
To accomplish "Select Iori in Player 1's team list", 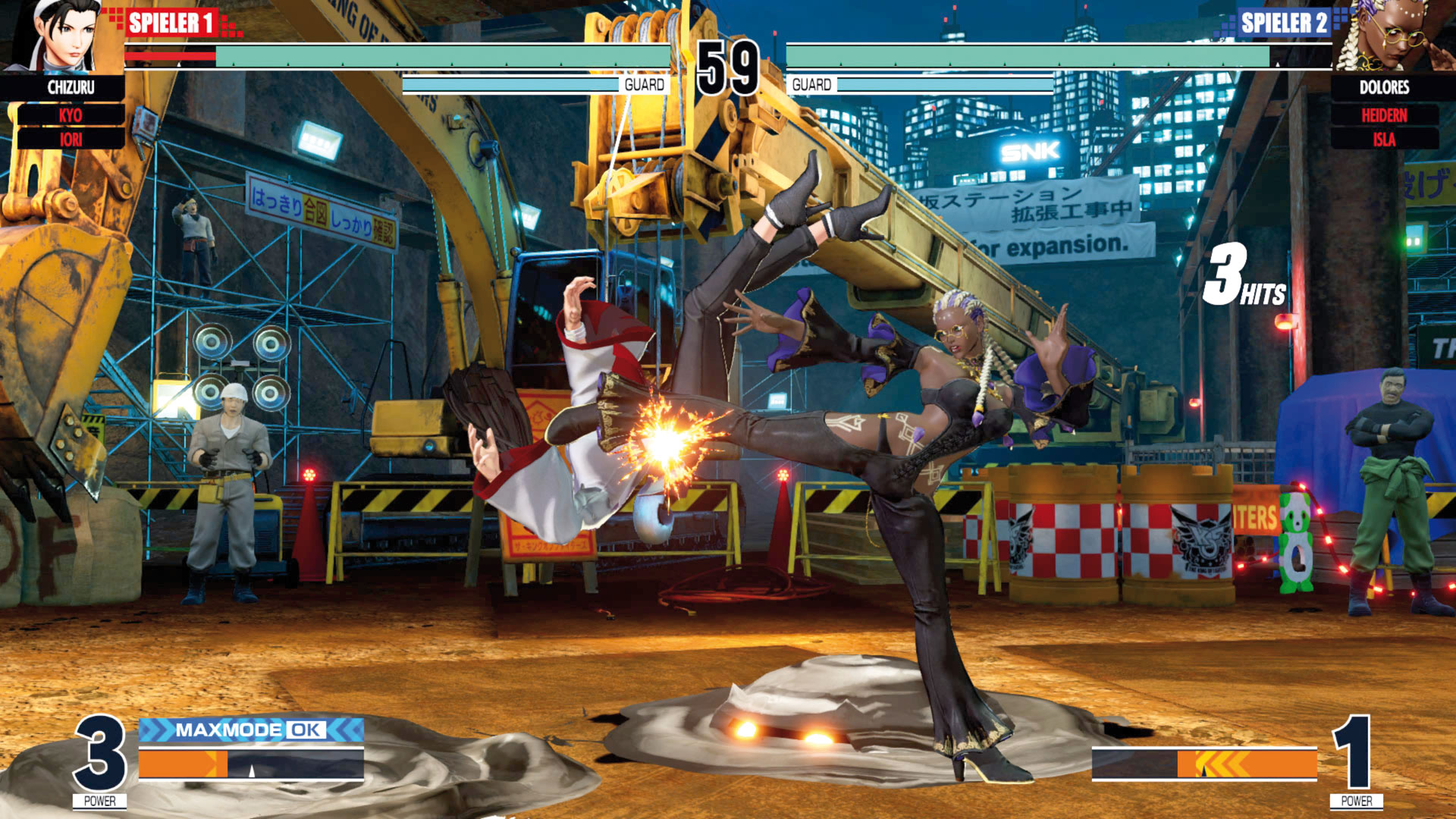I will (x=71, y=140).
